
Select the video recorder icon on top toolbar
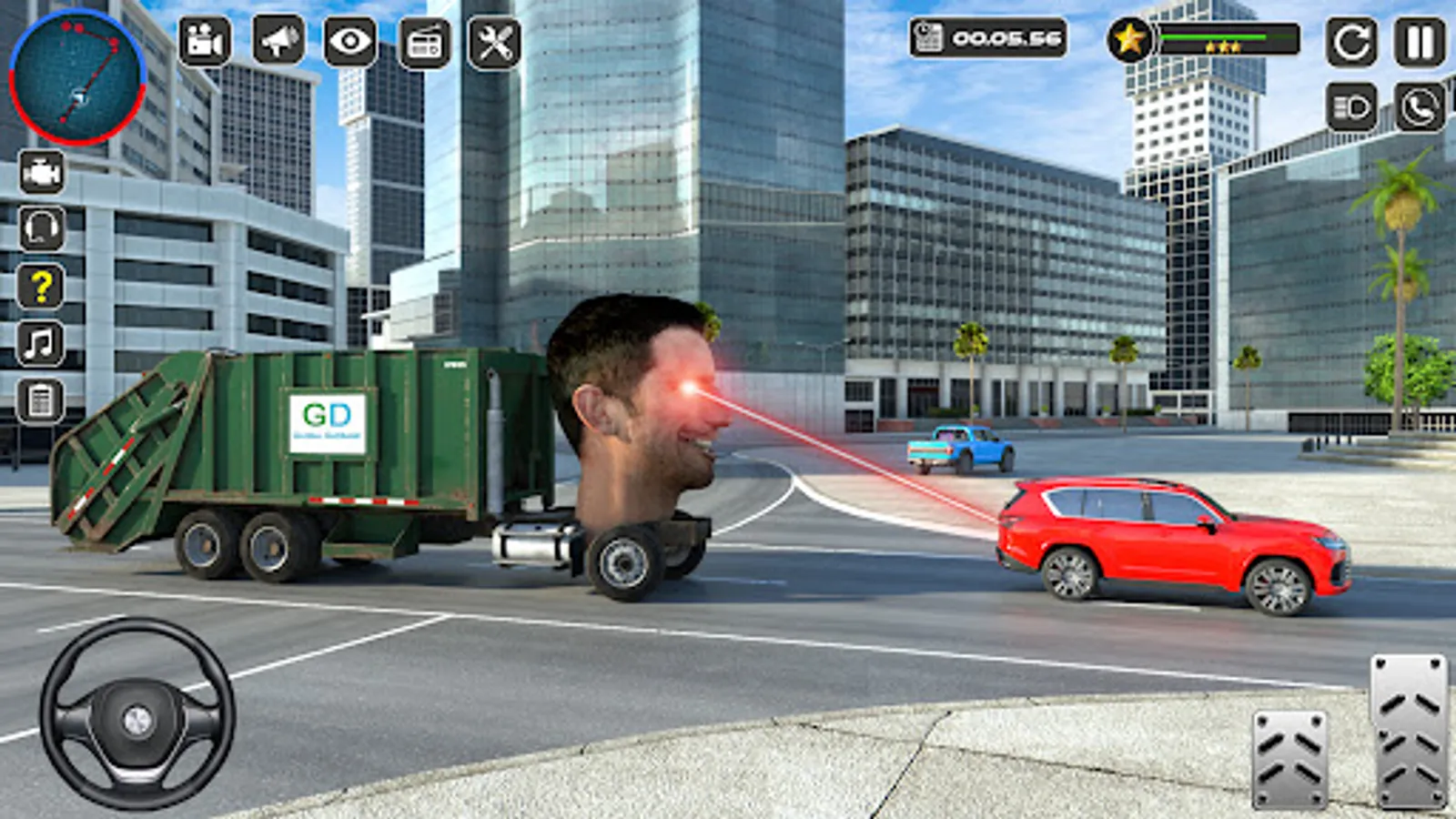207,42
